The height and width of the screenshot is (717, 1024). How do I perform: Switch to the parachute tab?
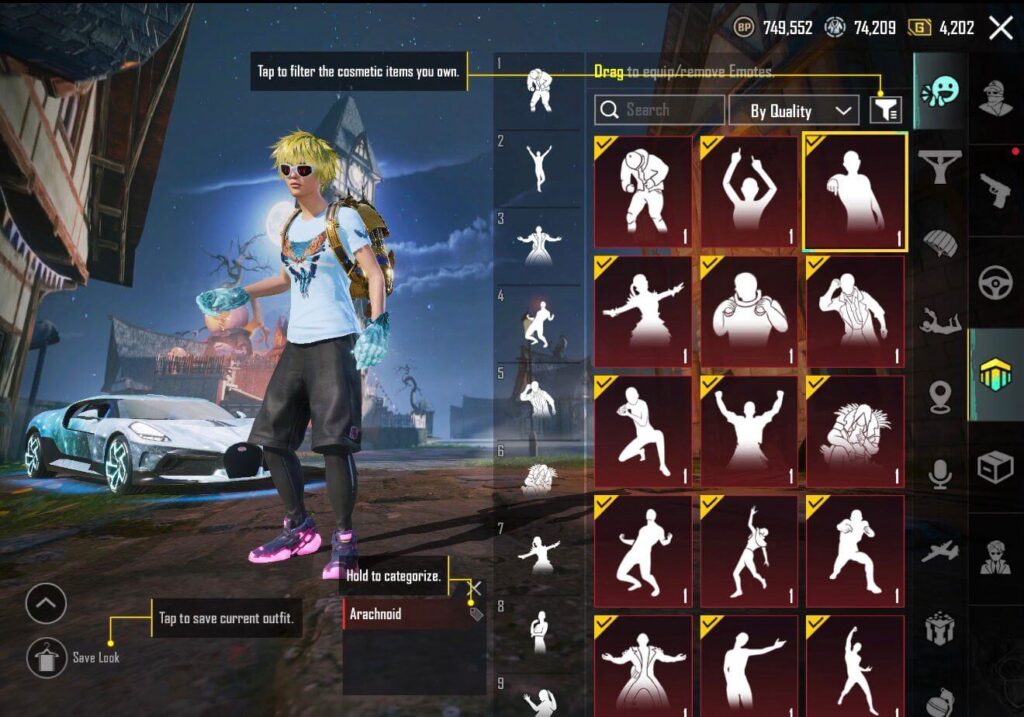(940, 244)
